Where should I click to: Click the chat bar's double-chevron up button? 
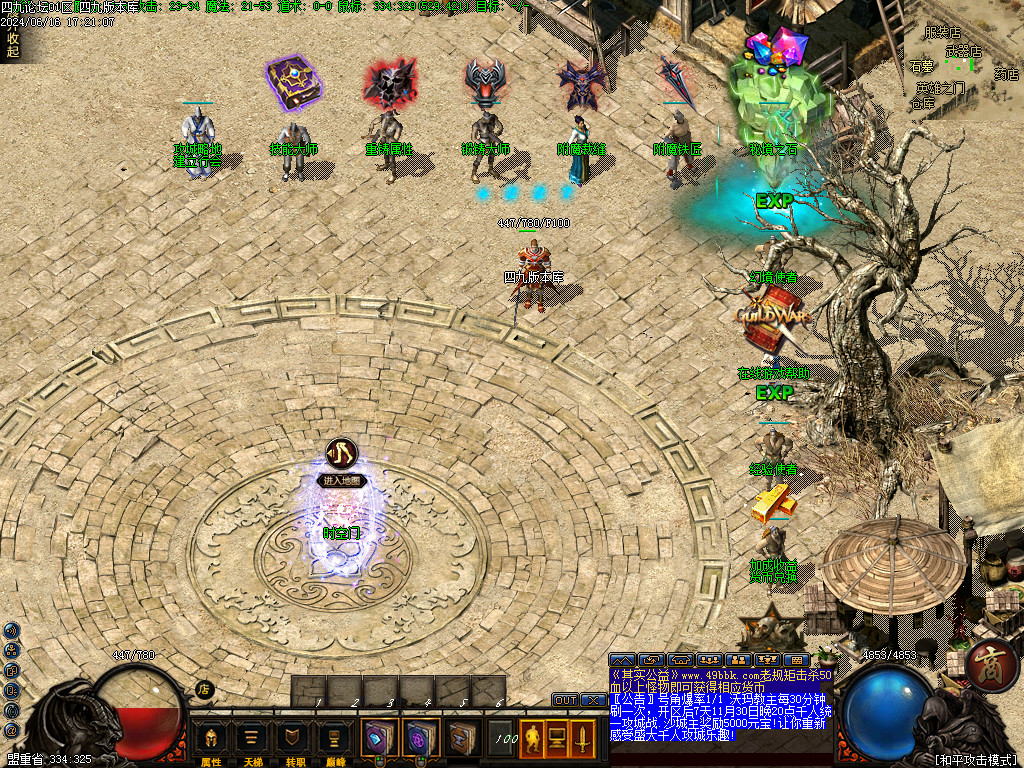click(x=621, y=660)
